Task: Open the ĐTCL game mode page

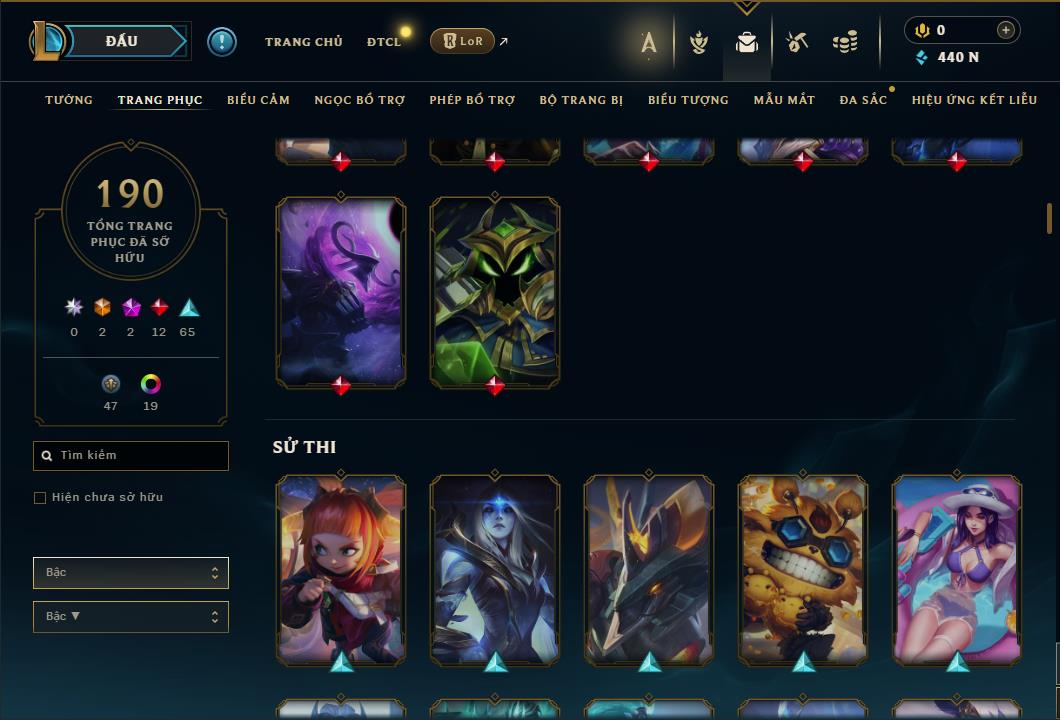Action: tap(384, 42)
